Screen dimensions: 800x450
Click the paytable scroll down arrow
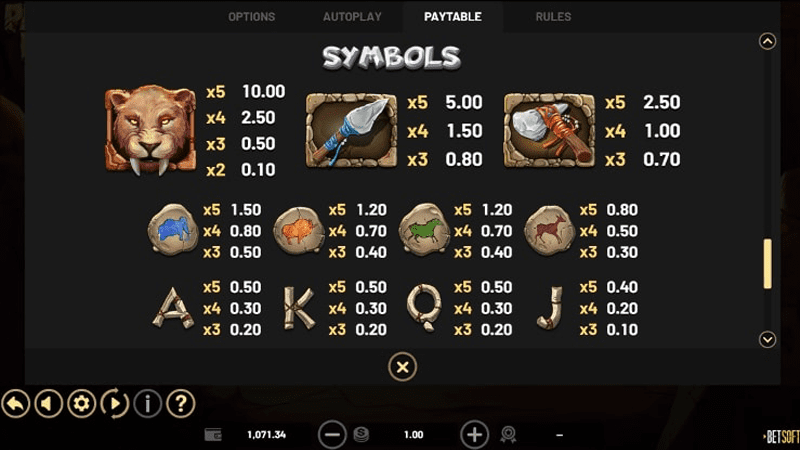(x=768, y=340)
